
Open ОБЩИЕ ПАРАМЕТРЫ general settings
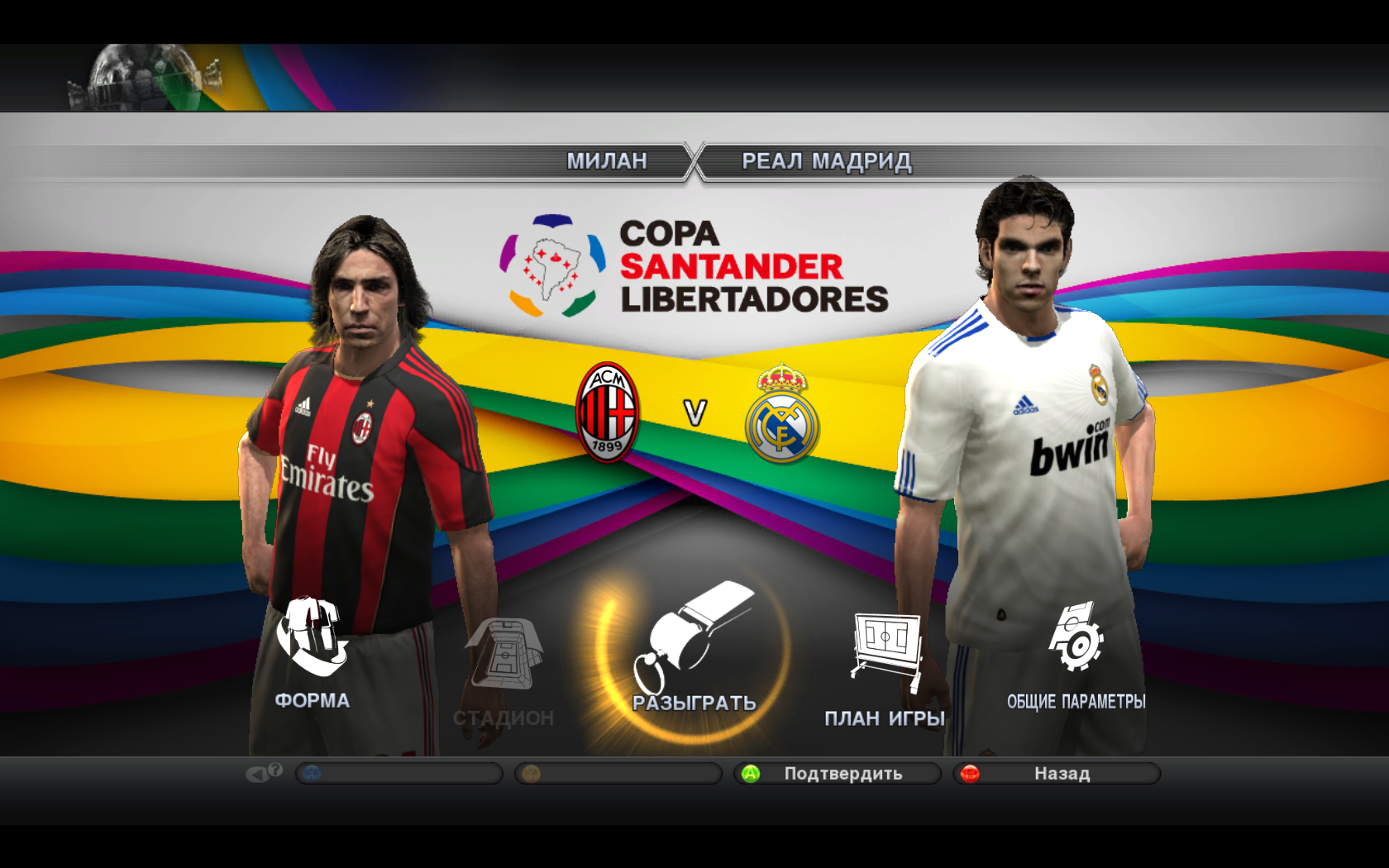[x=1076, y=655]
